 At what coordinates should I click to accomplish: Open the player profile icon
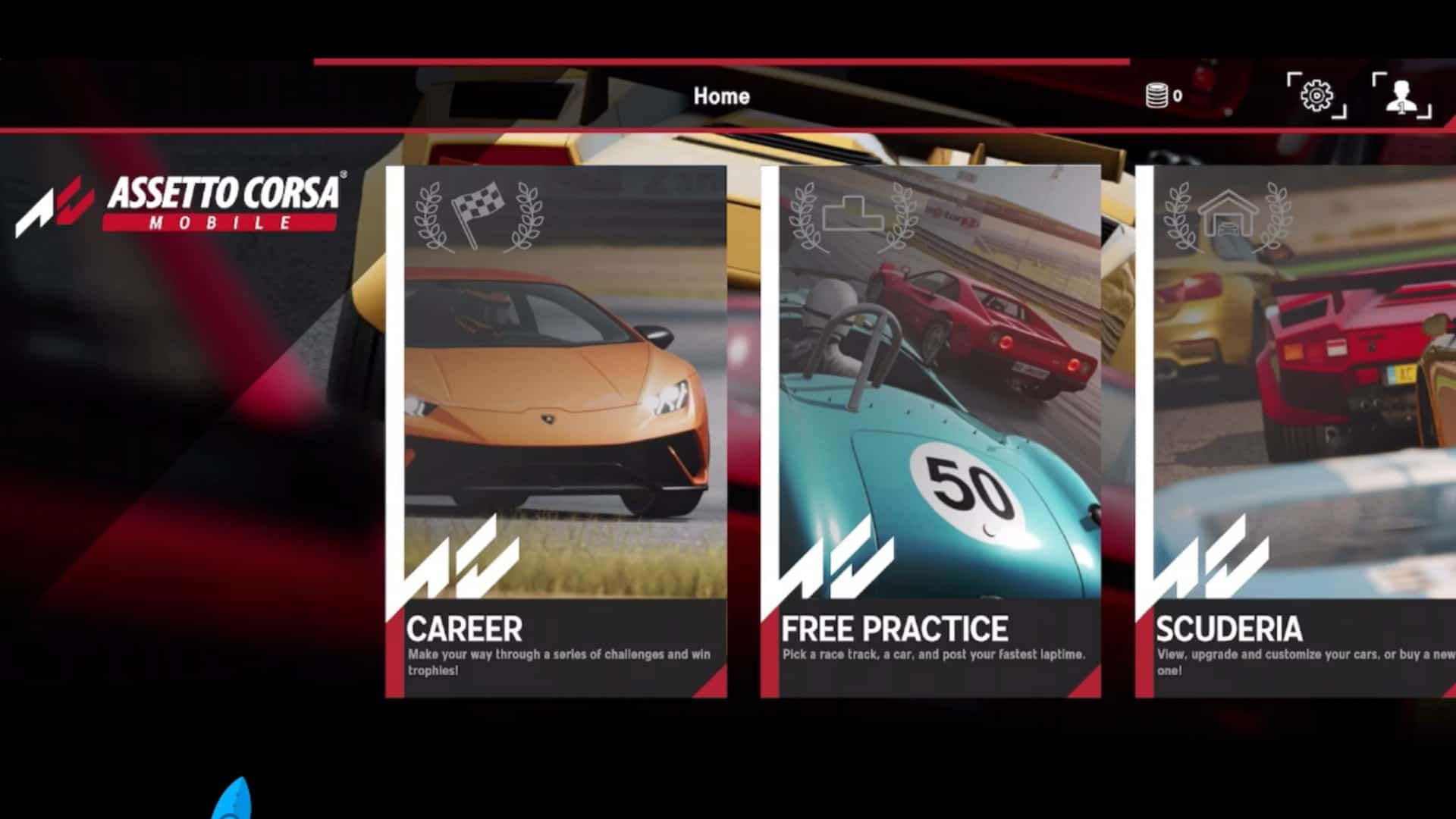pyautogui.click(x=1401, y=95)
